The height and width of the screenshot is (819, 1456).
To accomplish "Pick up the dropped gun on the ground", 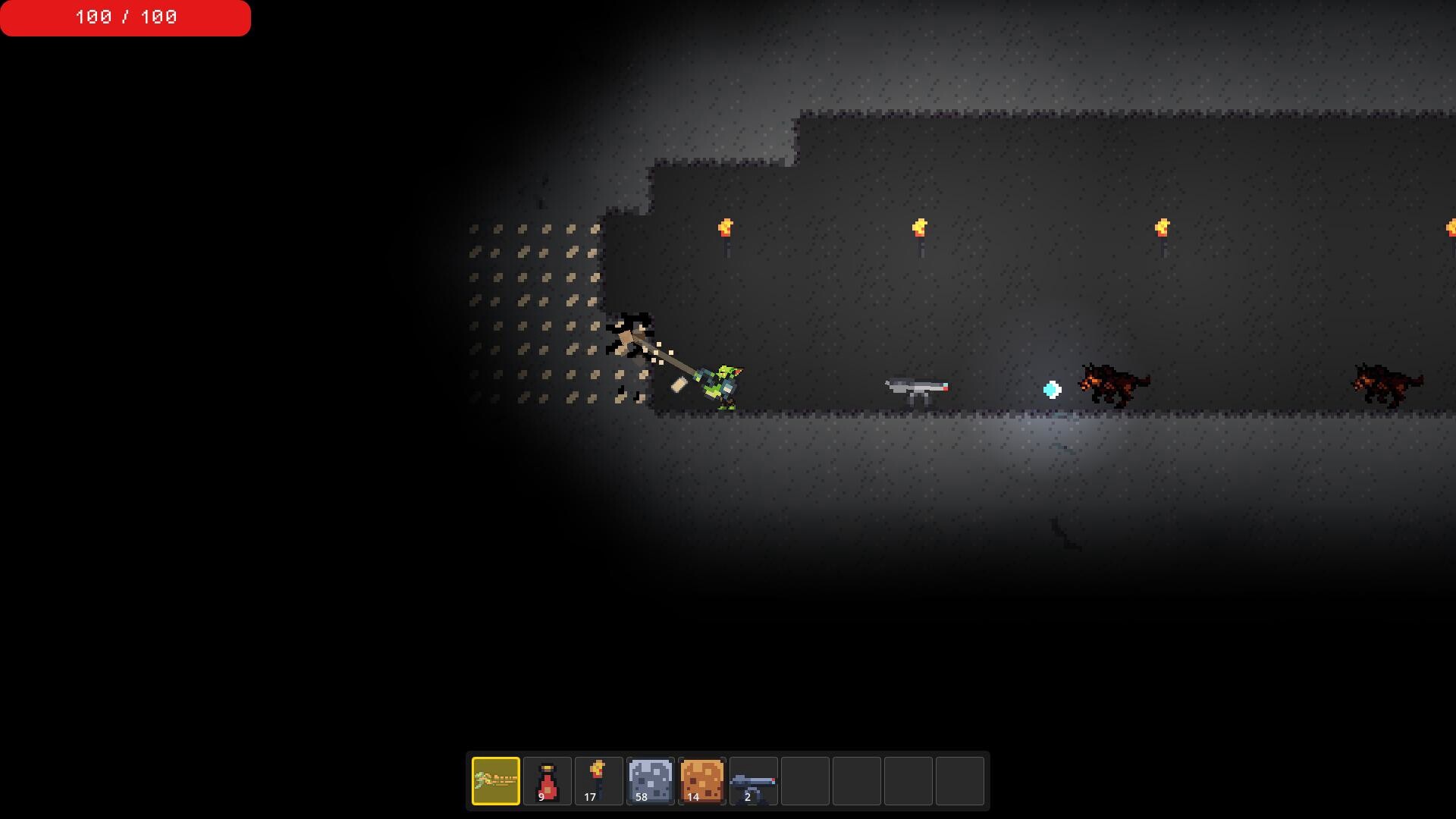I will tap(915, 388).
